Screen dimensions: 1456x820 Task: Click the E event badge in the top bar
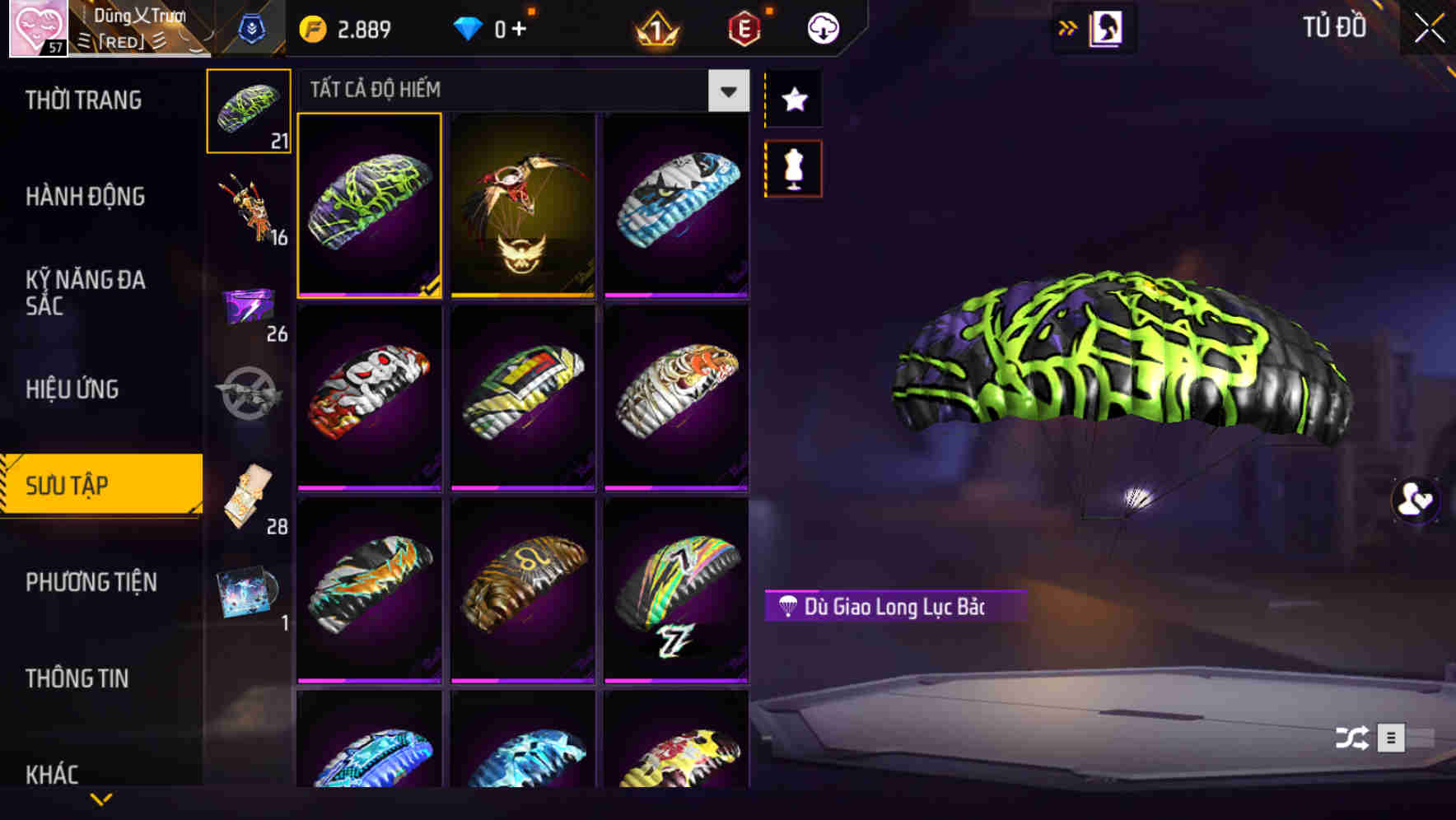[x=744, y=27]
